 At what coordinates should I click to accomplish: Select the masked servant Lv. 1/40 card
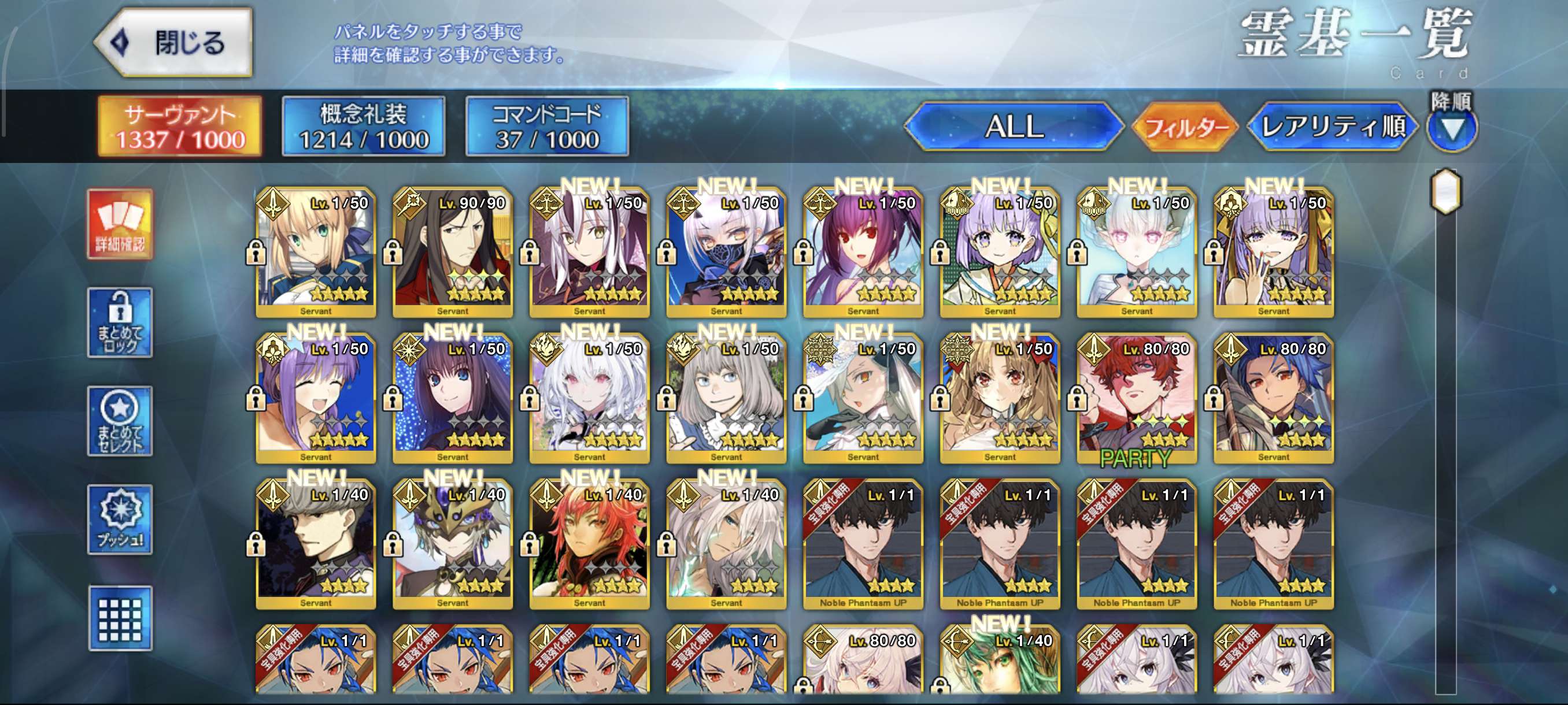[452, 544]
